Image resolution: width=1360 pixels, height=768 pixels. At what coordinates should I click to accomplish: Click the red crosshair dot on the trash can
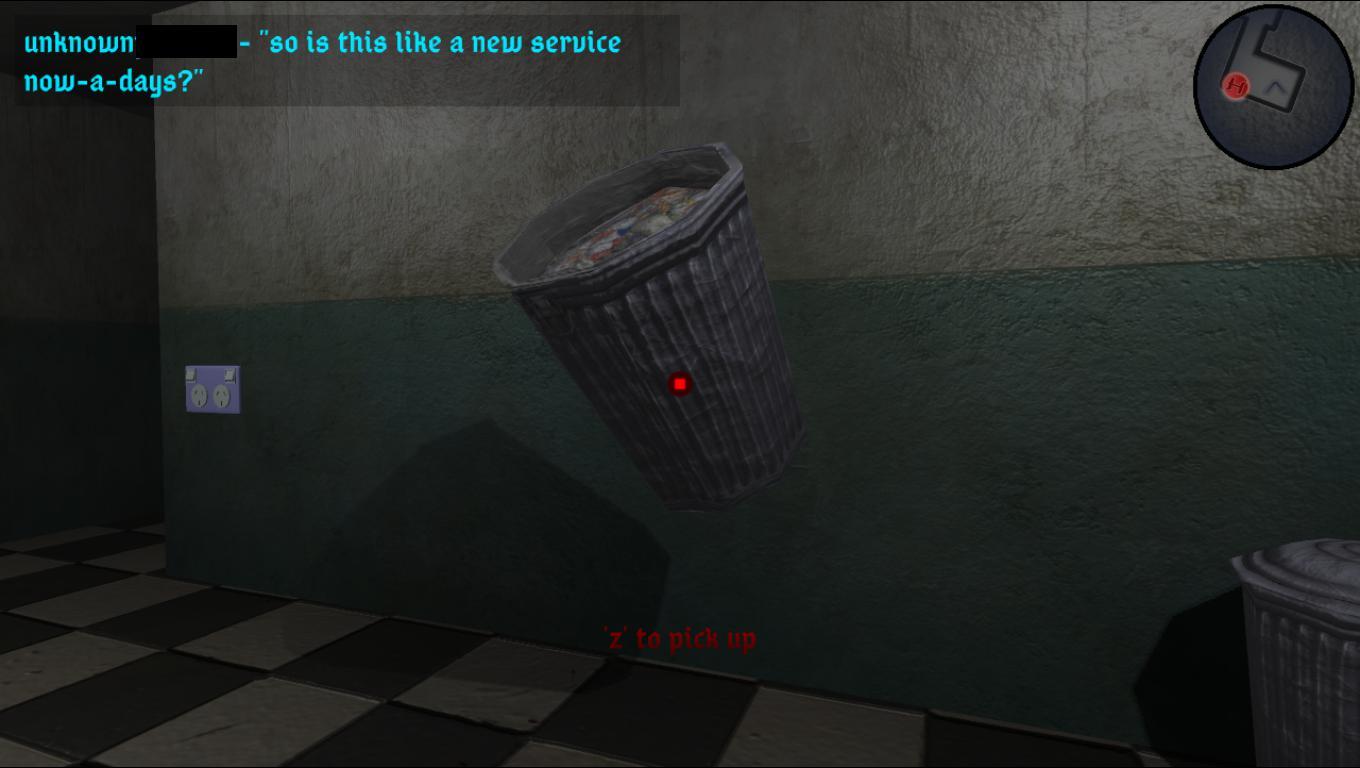point(679,383)
